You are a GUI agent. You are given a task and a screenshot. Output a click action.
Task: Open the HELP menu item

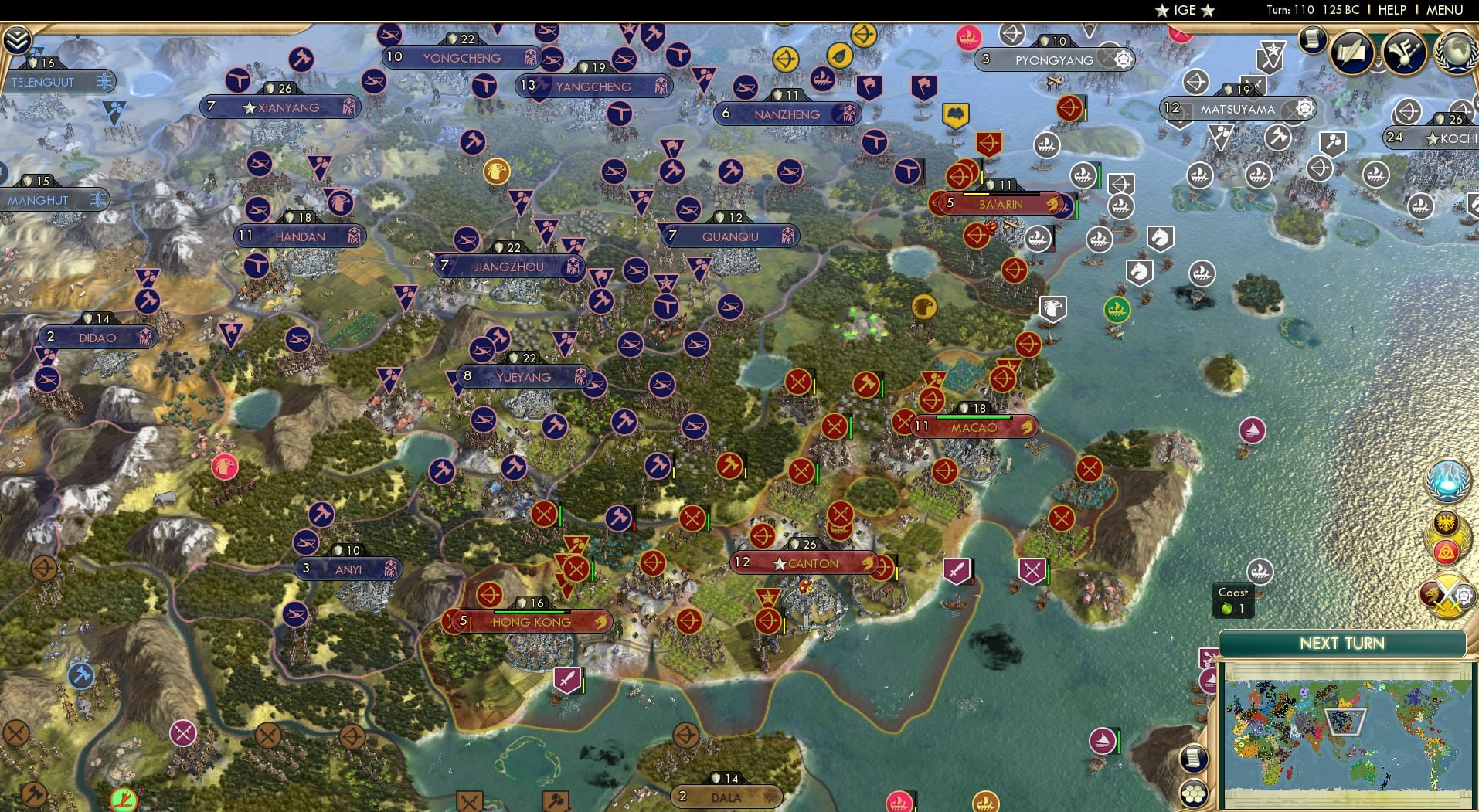point(1392,11)
